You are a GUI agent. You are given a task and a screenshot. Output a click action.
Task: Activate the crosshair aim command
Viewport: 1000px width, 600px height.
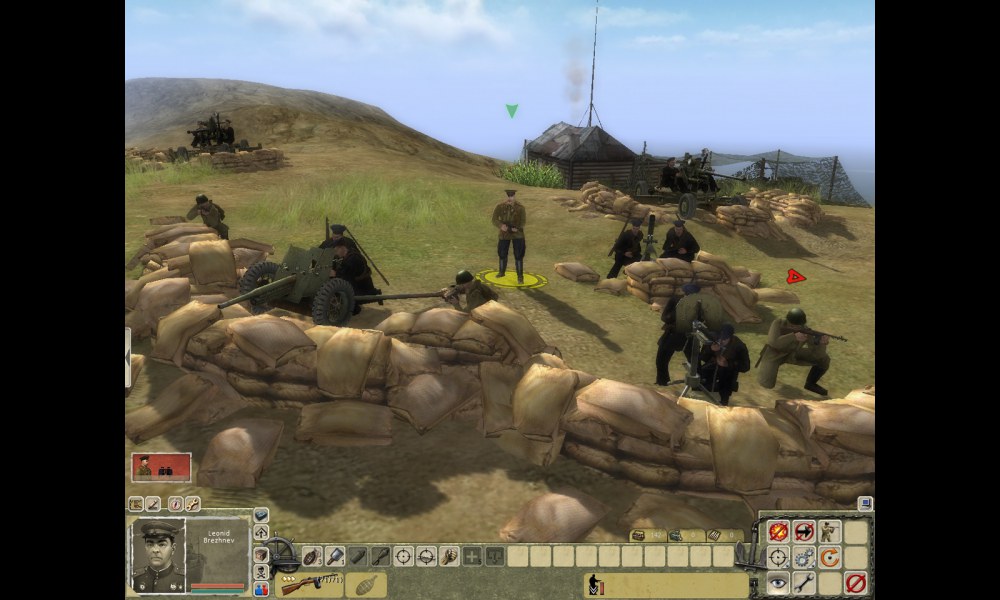(x=403, y=556)
